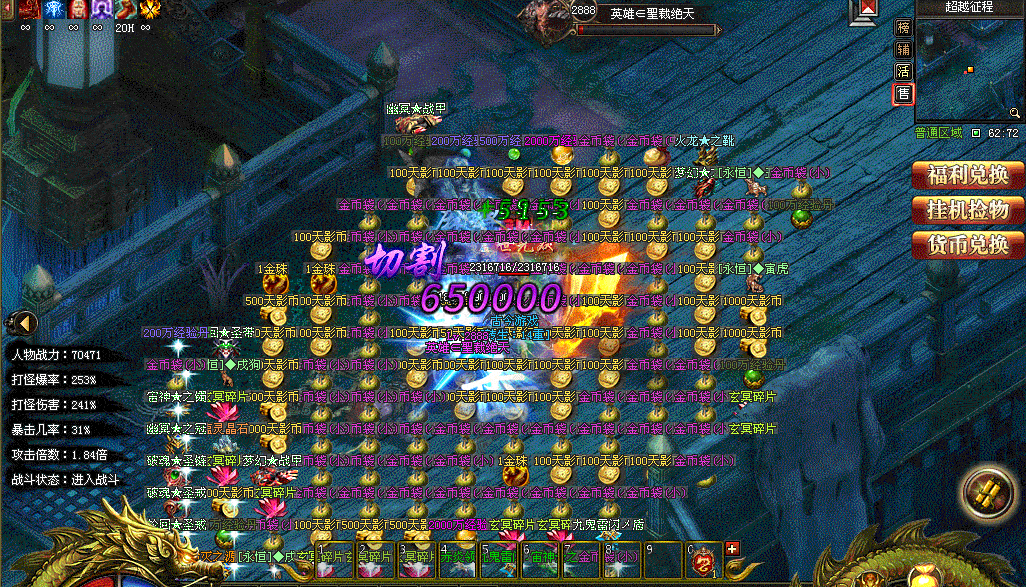Select the blue lightning buff icon
Image resolution: width=1026 pixels, height=587 pixels.
coord(51,10)
